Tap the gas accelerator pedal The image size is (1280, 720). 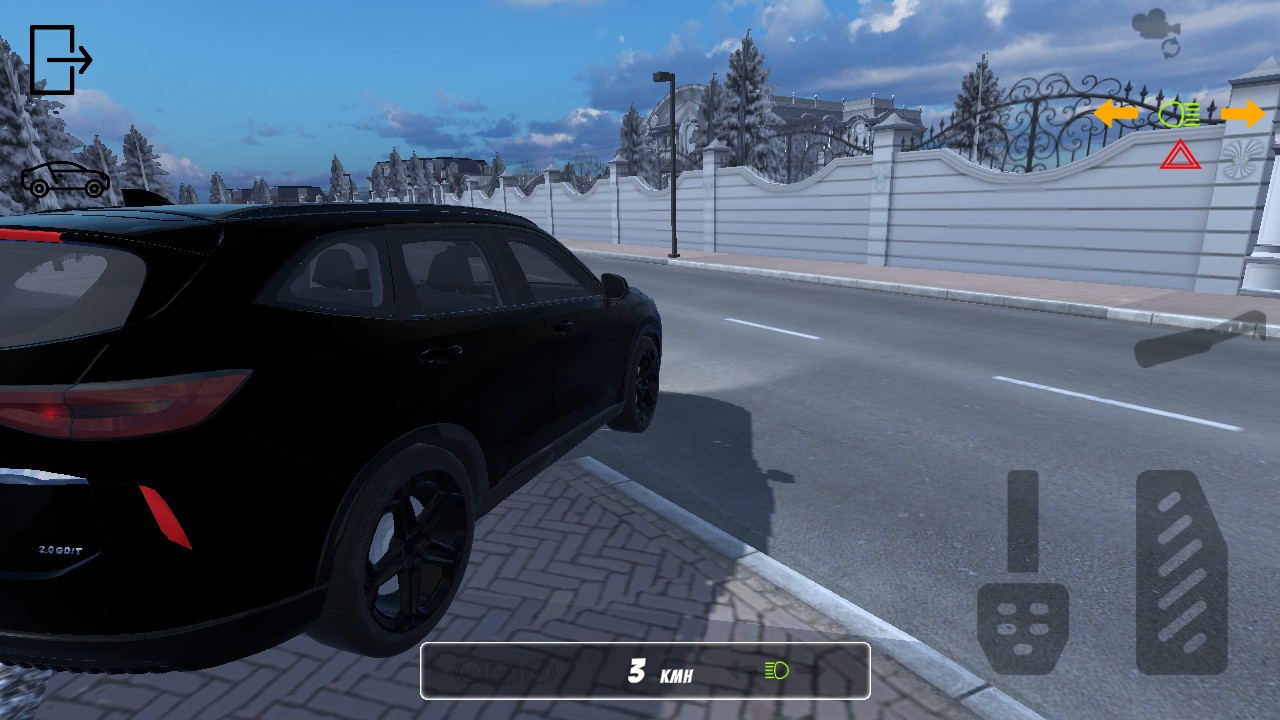pyautogui.click(x=1181, y=572)
